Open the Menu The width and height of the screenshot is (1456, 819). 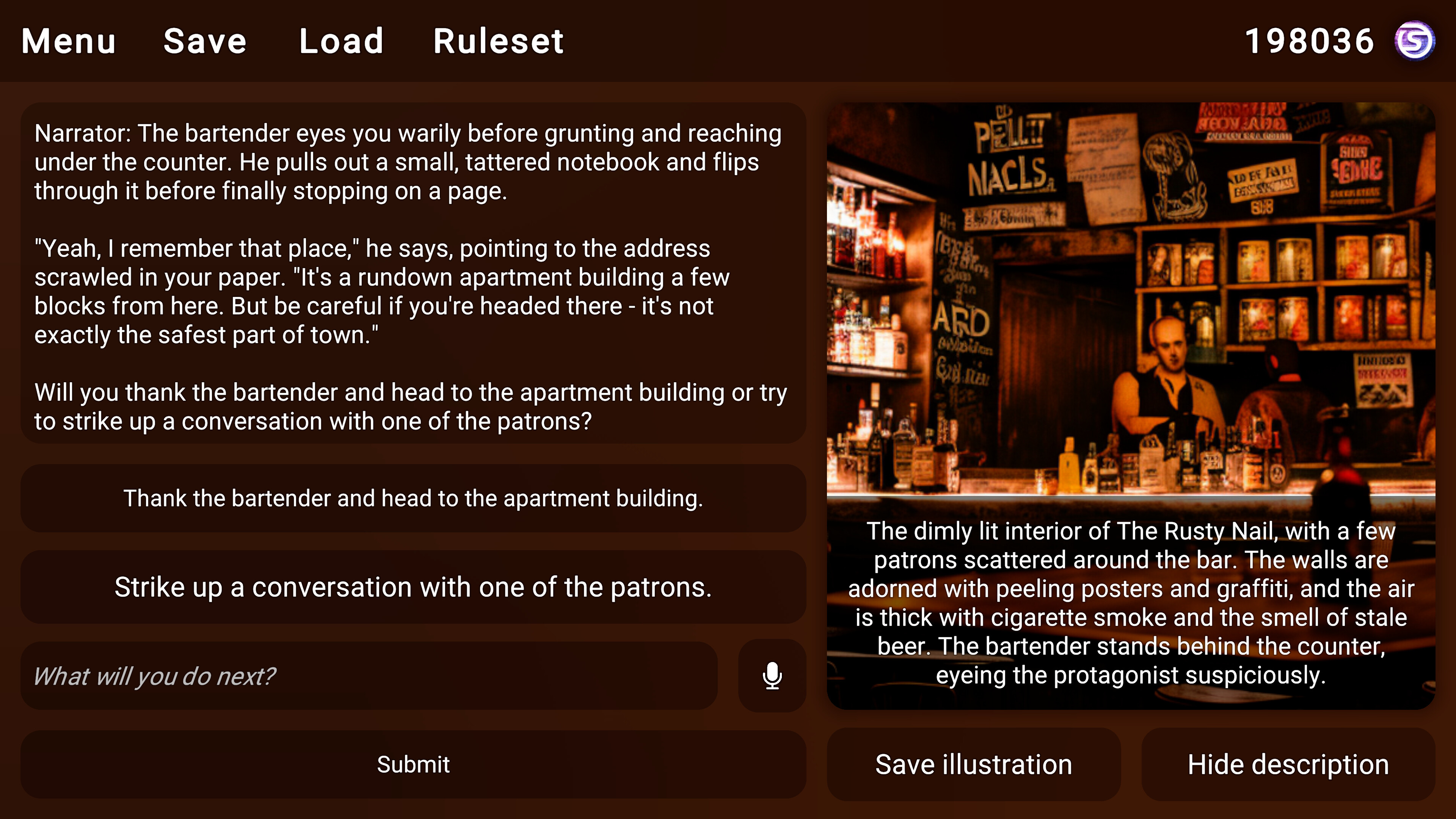pyautogui.click(x=67, y=41)
